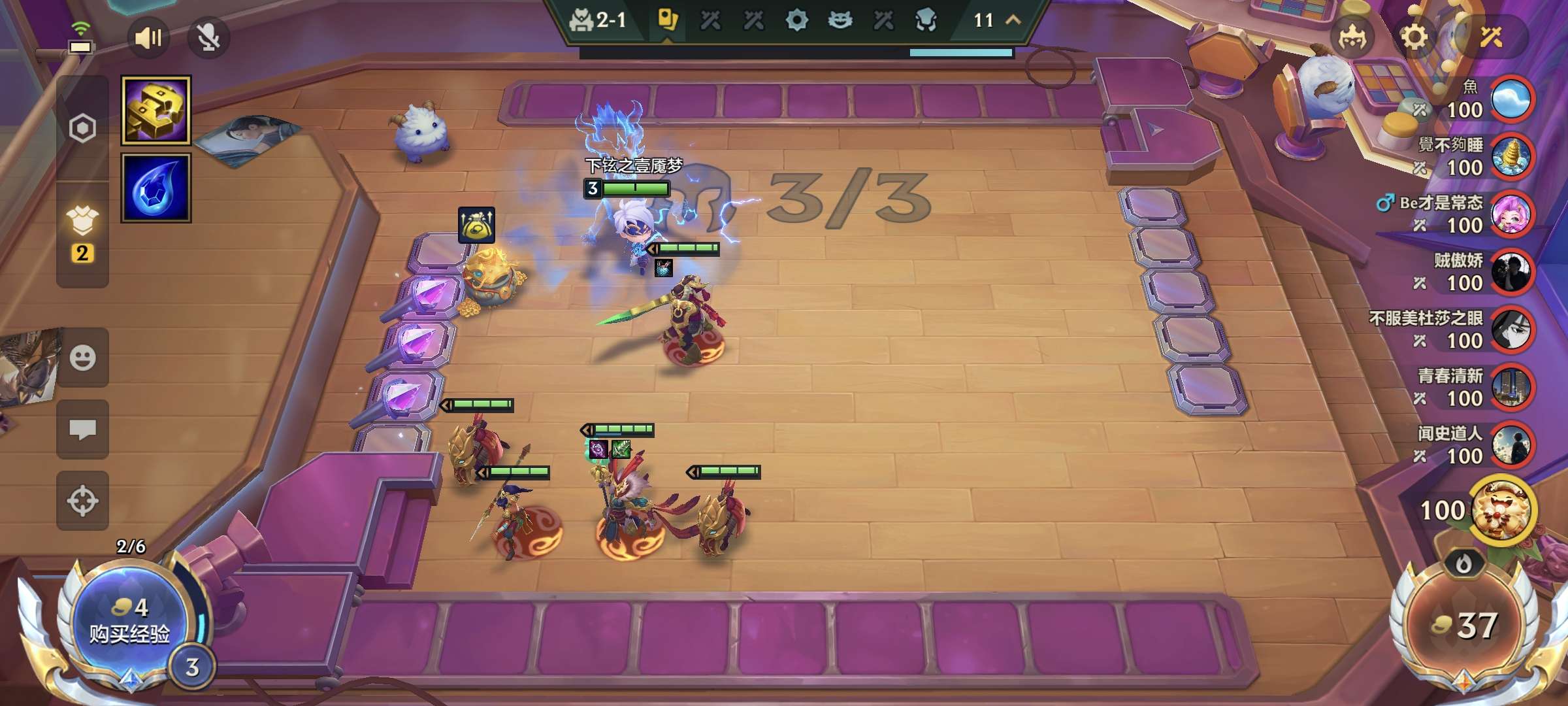Select the golden augment icon
This screenshot has width=1568, height=706.
[156, 110]
